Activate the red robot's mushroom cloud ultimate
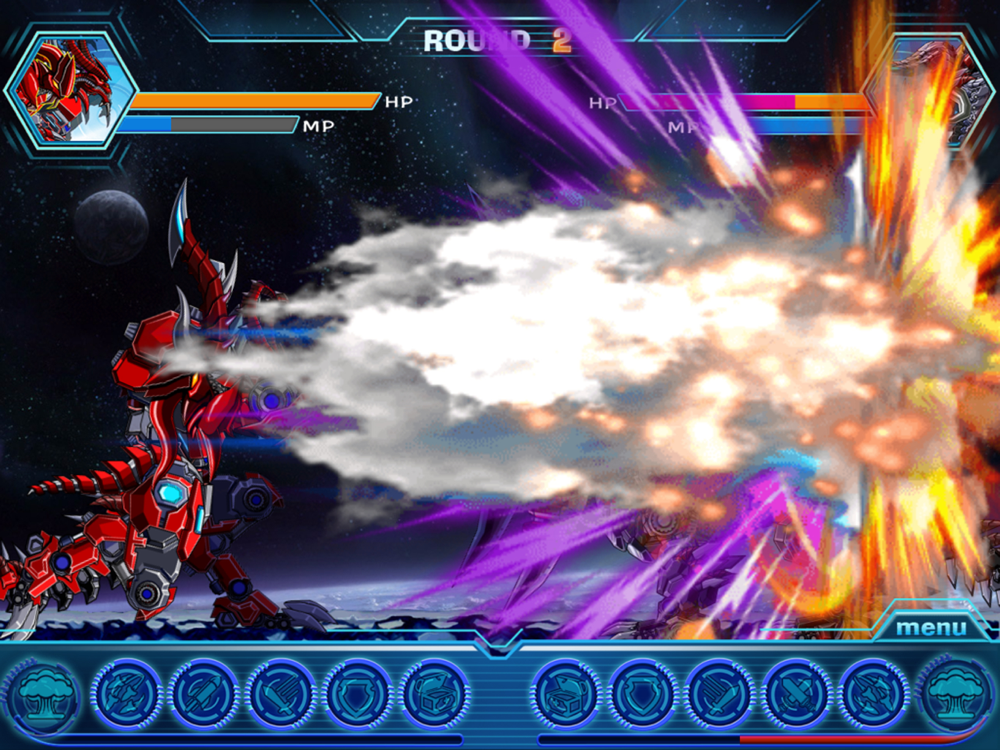The height and width of the screenshot is (750, 1000). pos(43,694)
